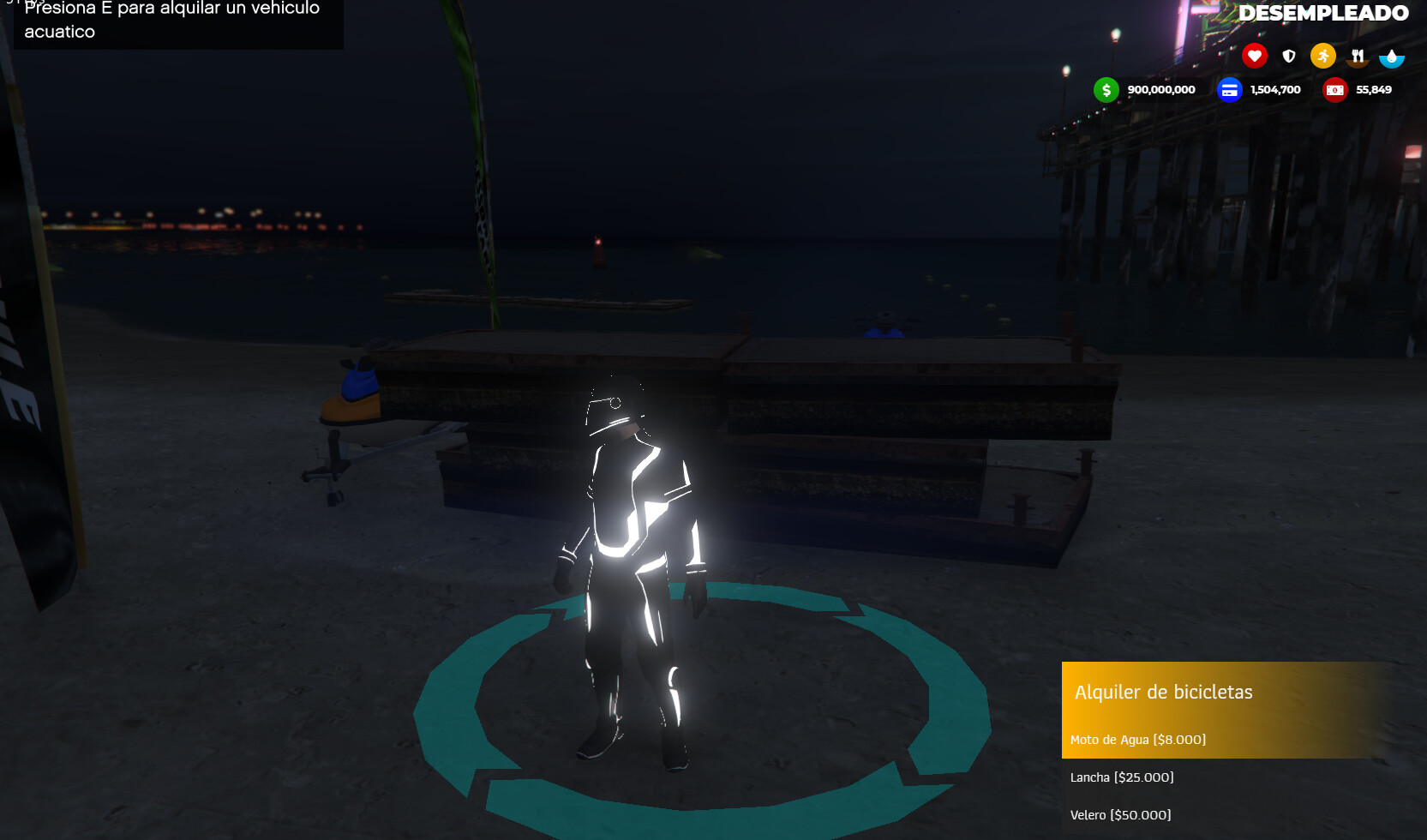Select the white shield armor icon
This screenshot has height=840, width=1427.
[1289, 56]
